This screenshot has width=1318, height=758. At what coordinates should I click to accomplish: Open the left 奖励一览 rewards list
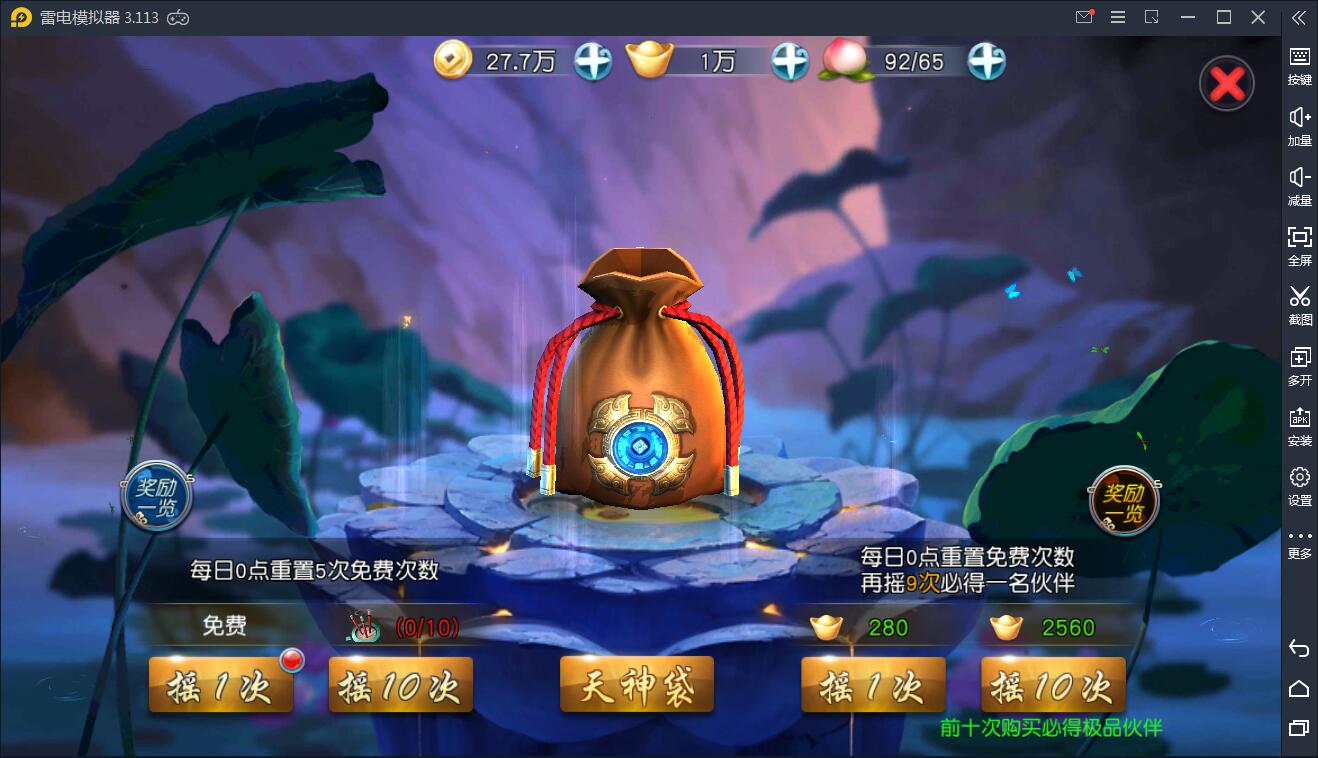[156, 495]
